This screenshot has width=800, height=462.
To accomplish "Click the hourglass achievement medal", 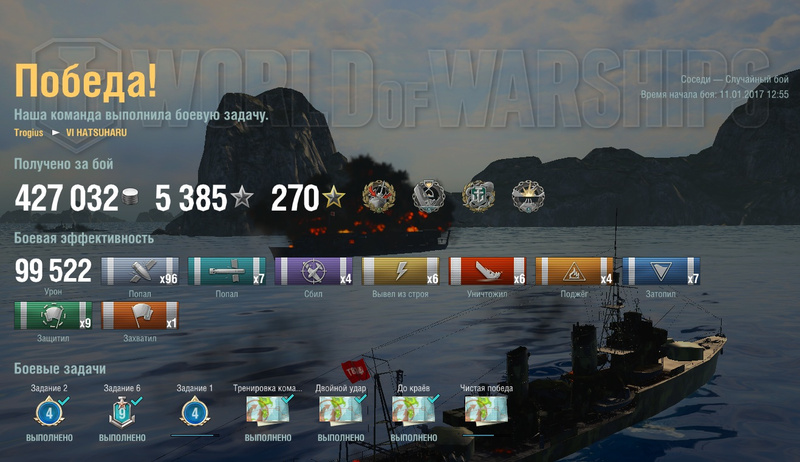I will (x=430, y=196).
